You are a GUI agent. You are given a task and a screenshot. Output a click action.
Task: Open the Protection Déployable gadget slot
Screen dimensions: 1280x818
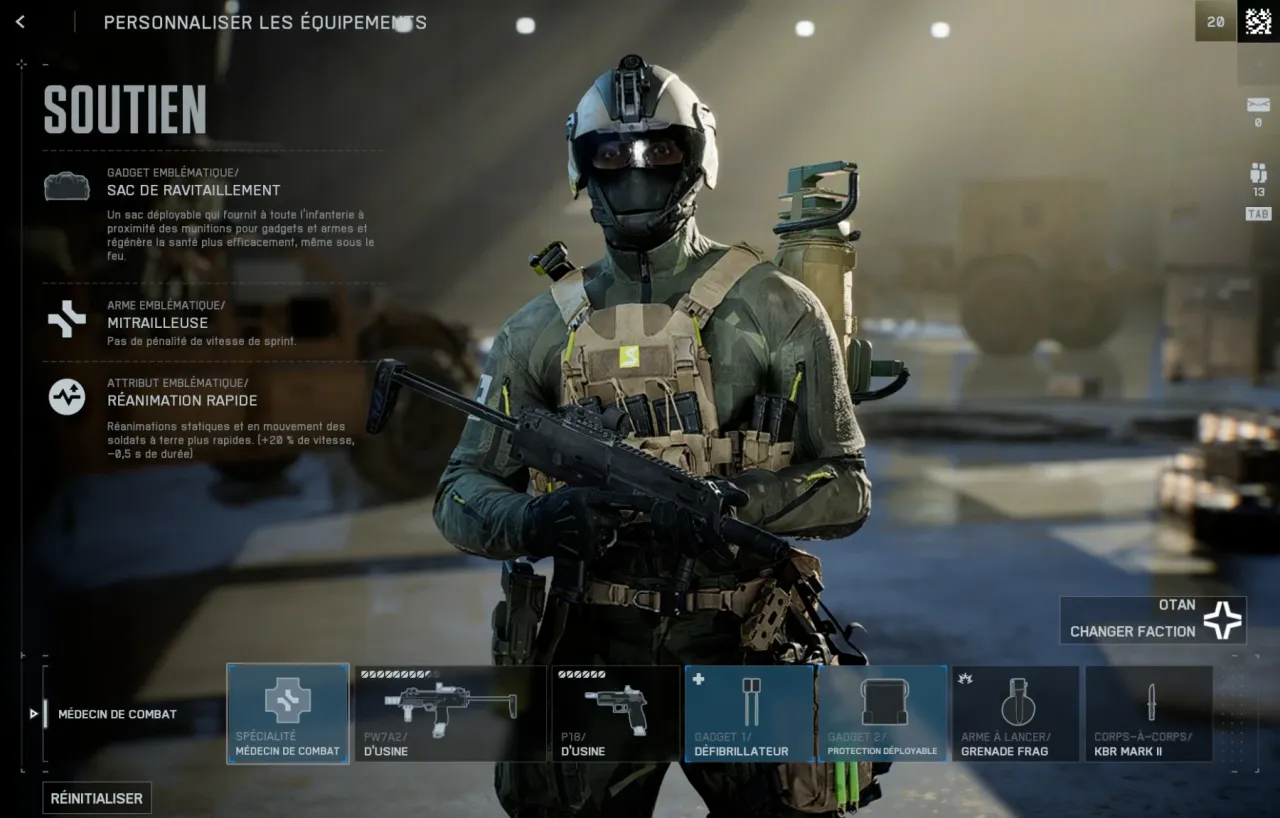coord(882,713)
